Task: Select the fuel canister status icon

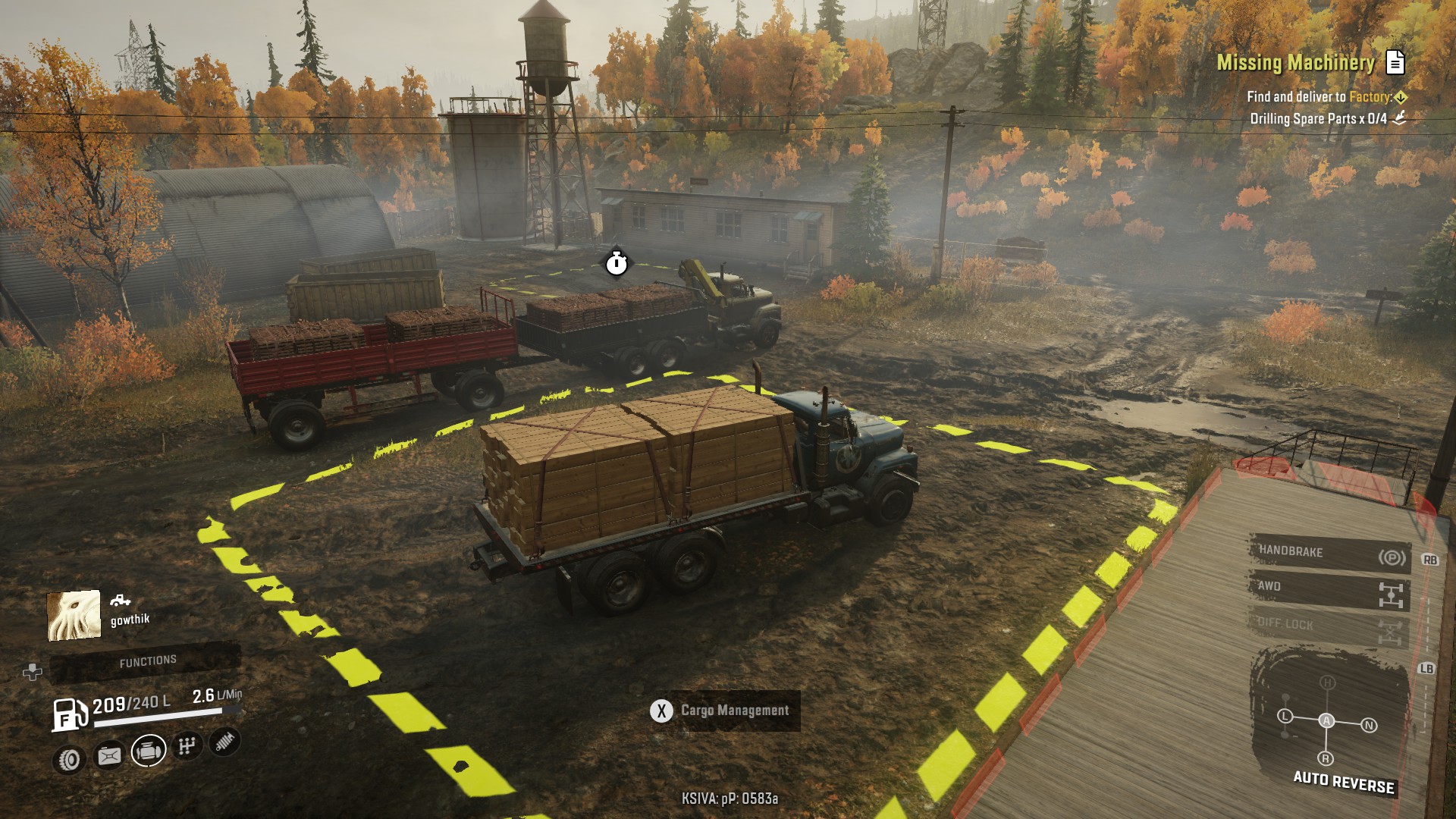Action: tap(109, 755)
